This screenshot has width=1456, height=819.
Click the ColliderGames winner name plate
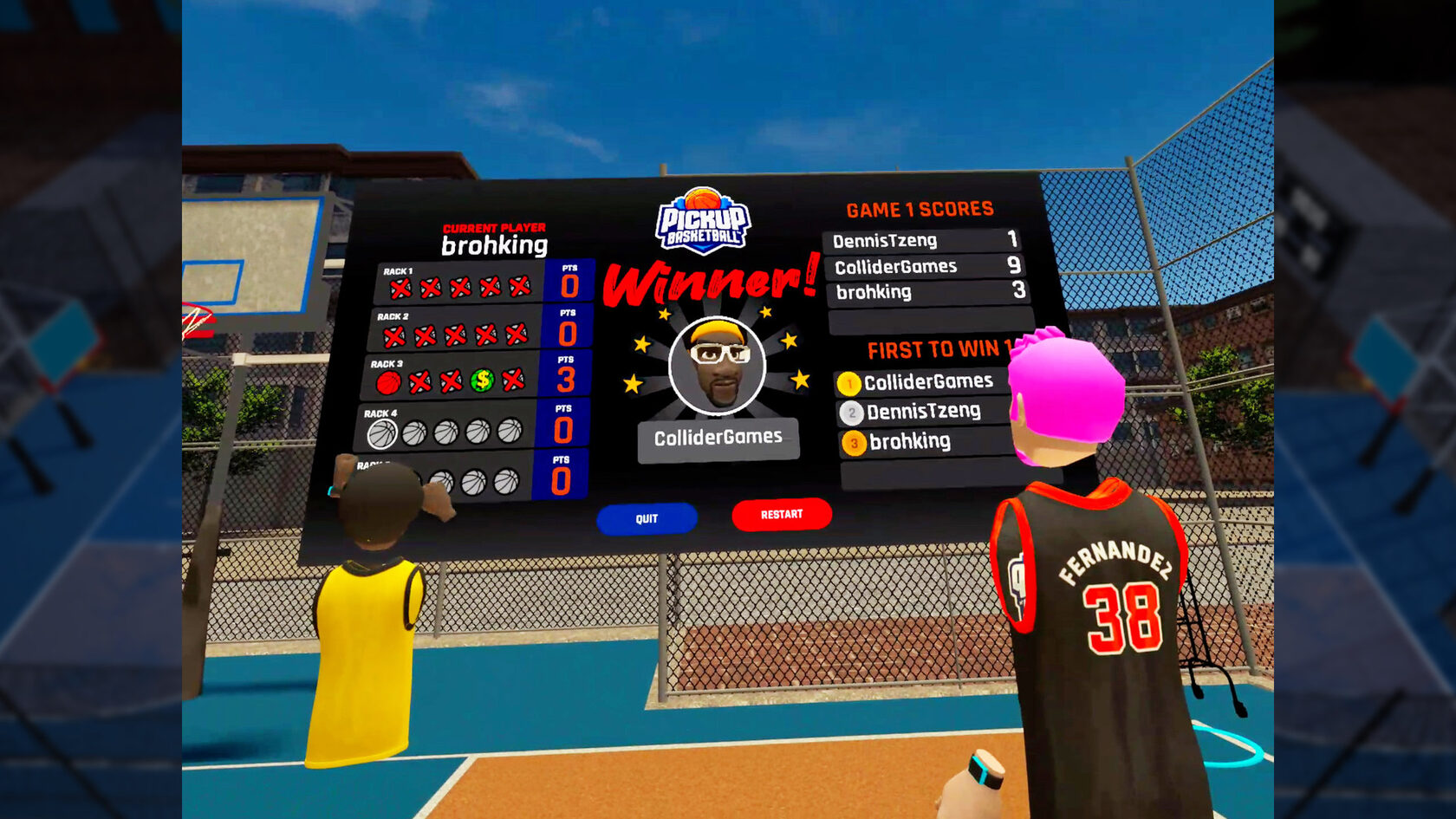pos(718,439)
